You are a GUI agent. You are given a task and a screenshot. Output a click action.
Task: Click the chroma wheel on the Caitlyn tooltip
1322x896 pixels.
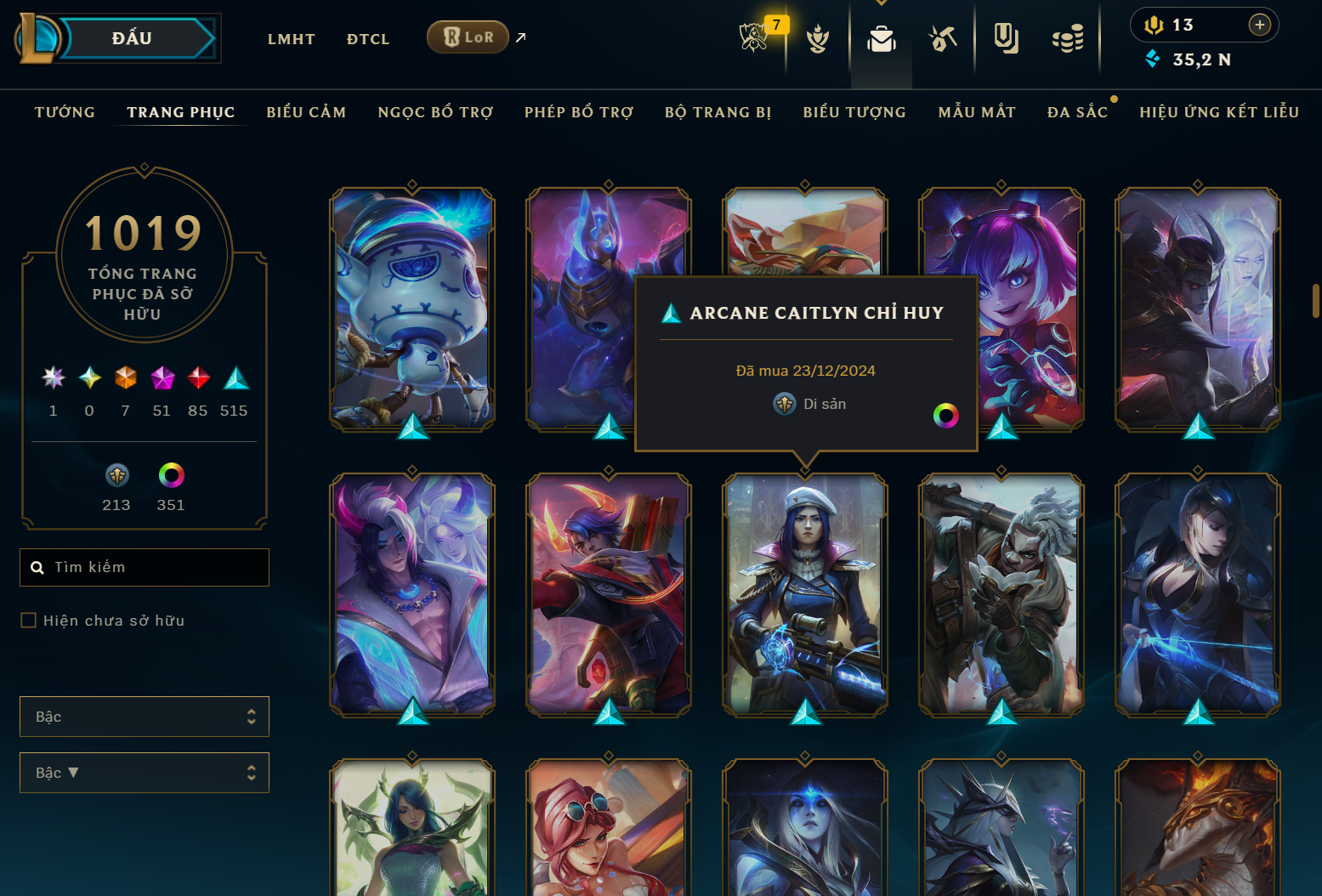946,416
